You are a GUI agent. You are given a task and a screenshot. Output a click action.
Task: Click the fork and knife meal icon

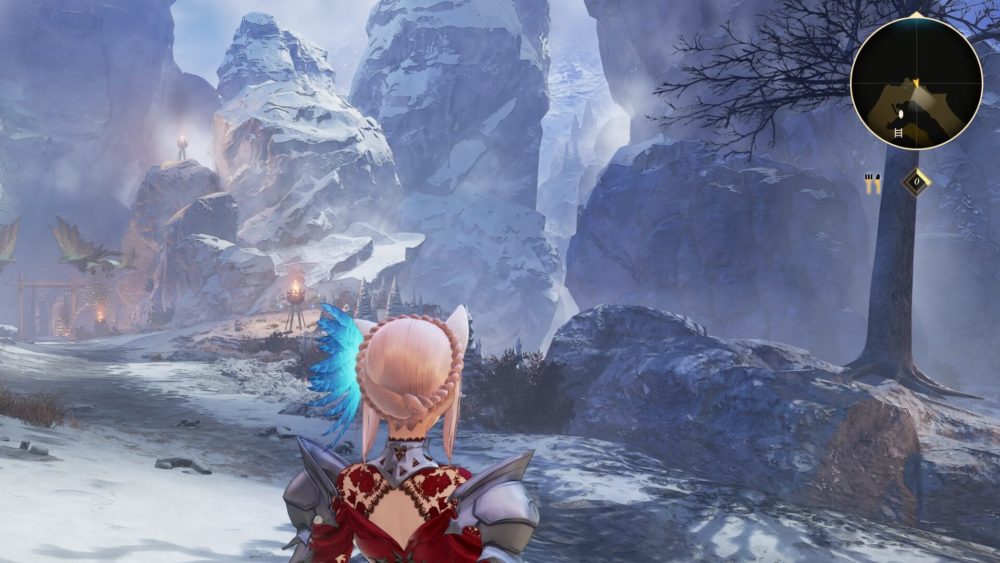[873, 182]
